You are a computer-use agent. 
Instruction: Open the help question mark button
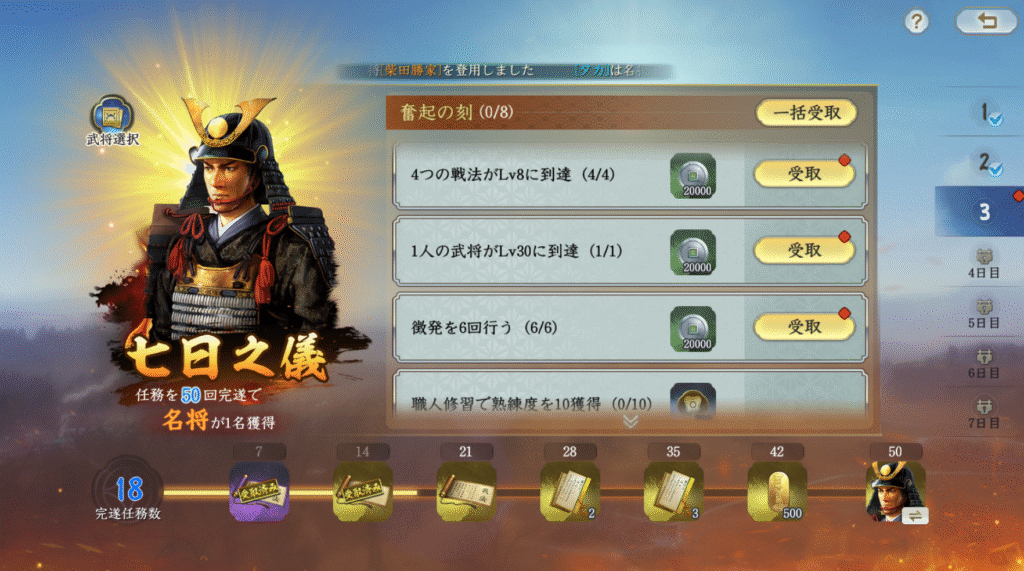pyautogui.click(x=917, y=22)
